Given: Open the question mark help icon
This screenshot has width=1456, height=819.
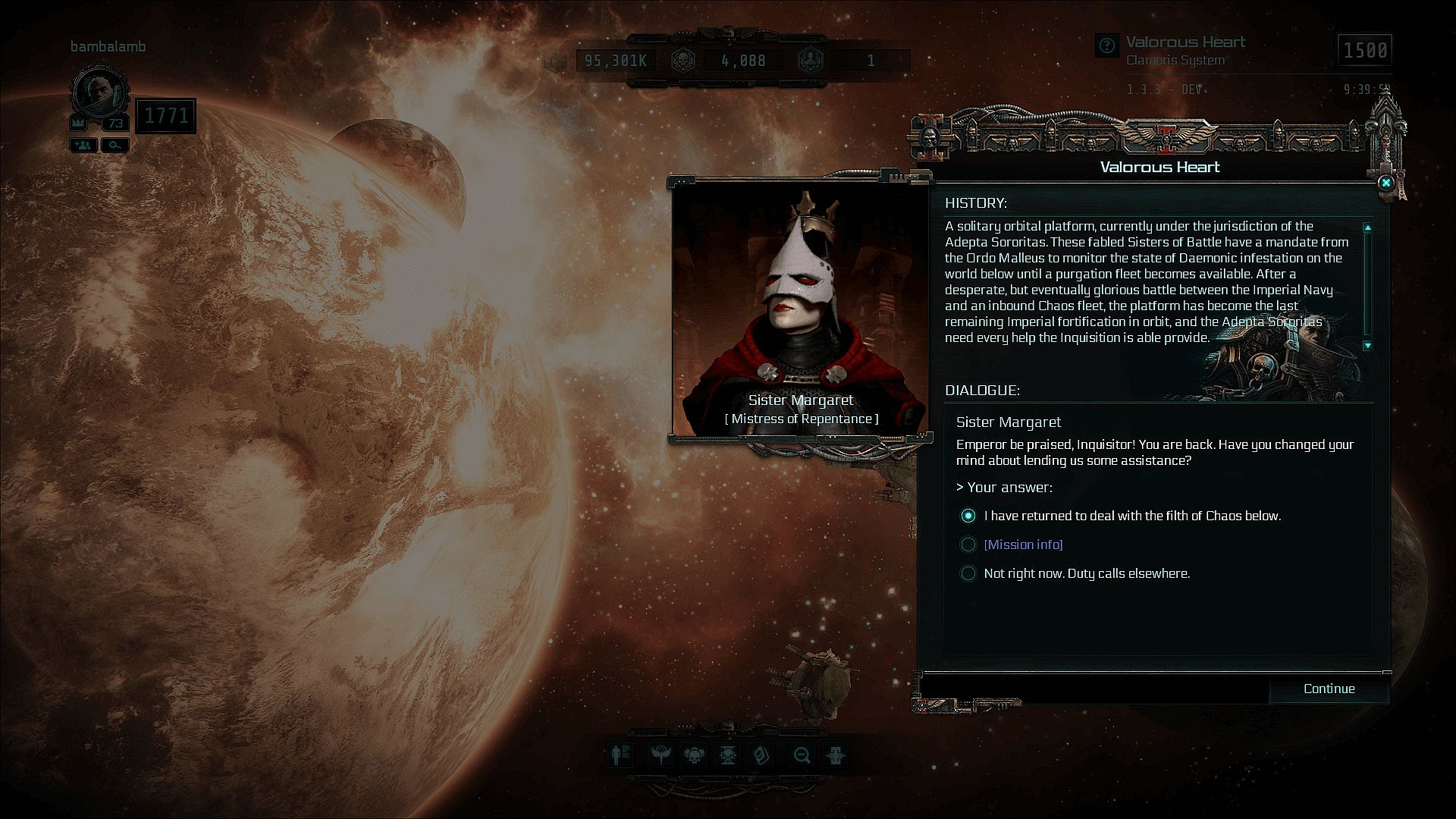Looking at the screenshot, I should click(1107, 45).
